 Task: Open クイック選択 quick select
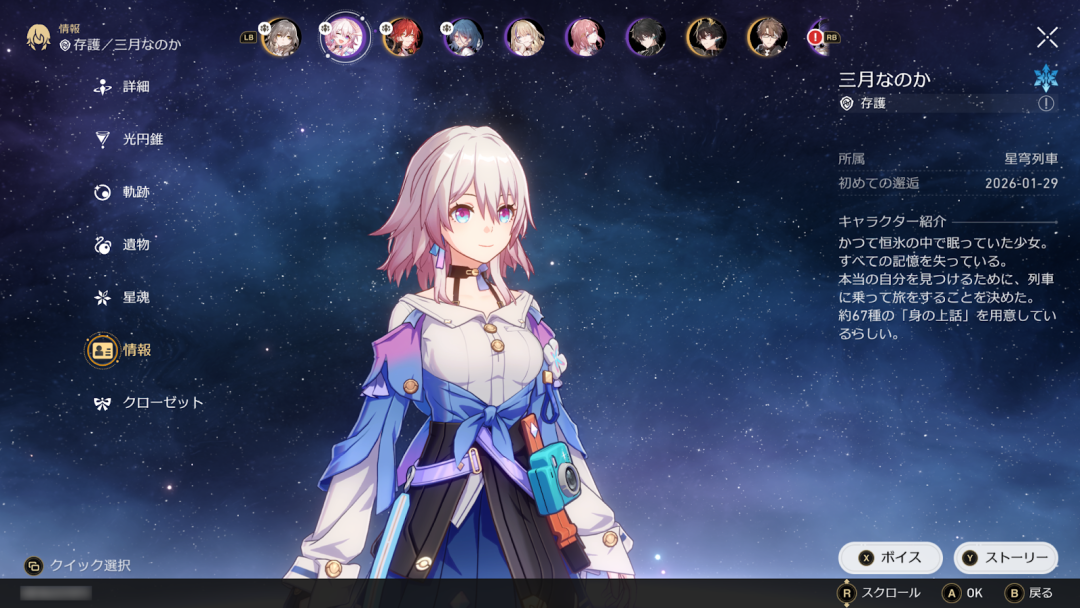point(78,566)
